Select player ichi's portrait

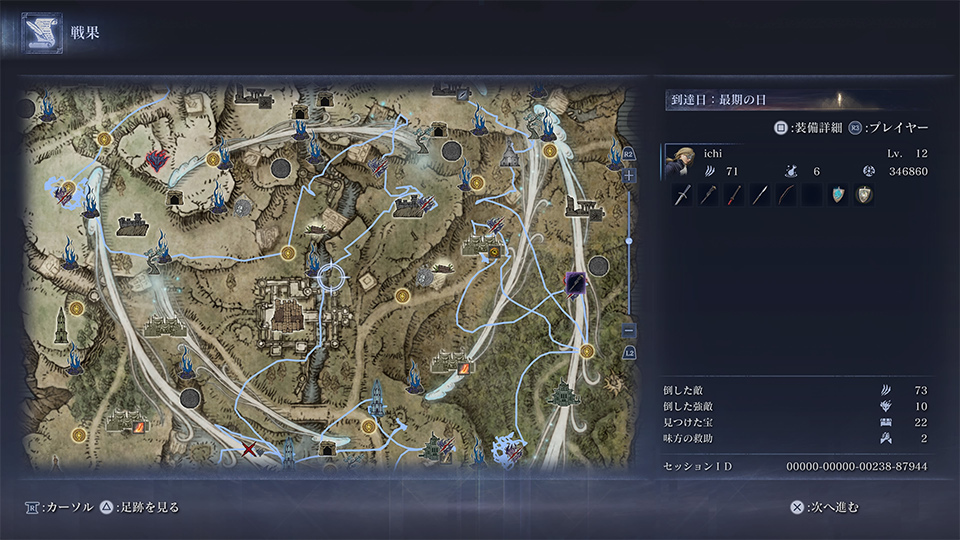679,162
